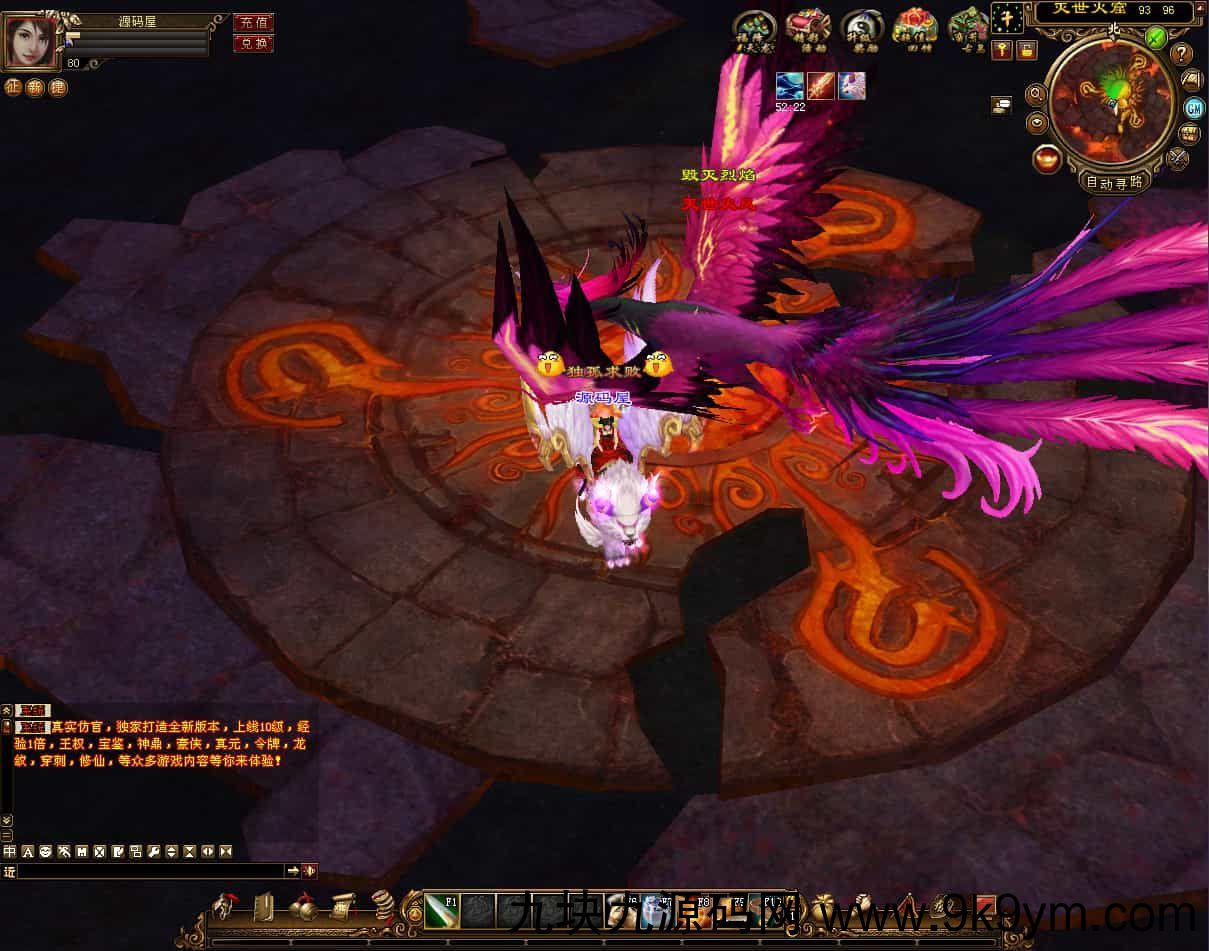Screen dimensions: 1209x951
Task: Click the question mark help button
Action: tap(1182, 54)
